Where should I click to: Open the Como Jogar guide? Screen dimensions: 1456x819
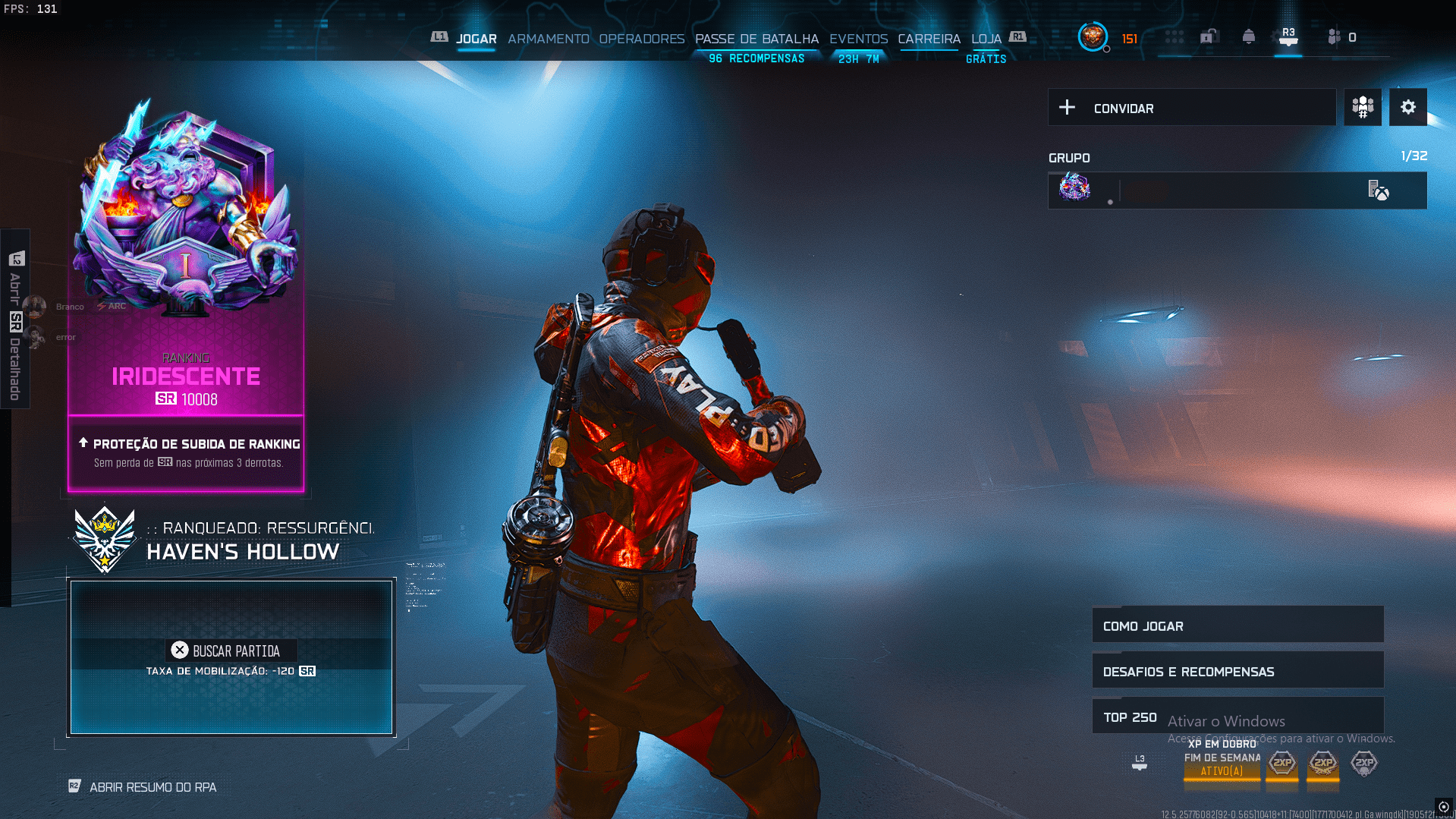pyautogui.click(x=1237, y=625)
